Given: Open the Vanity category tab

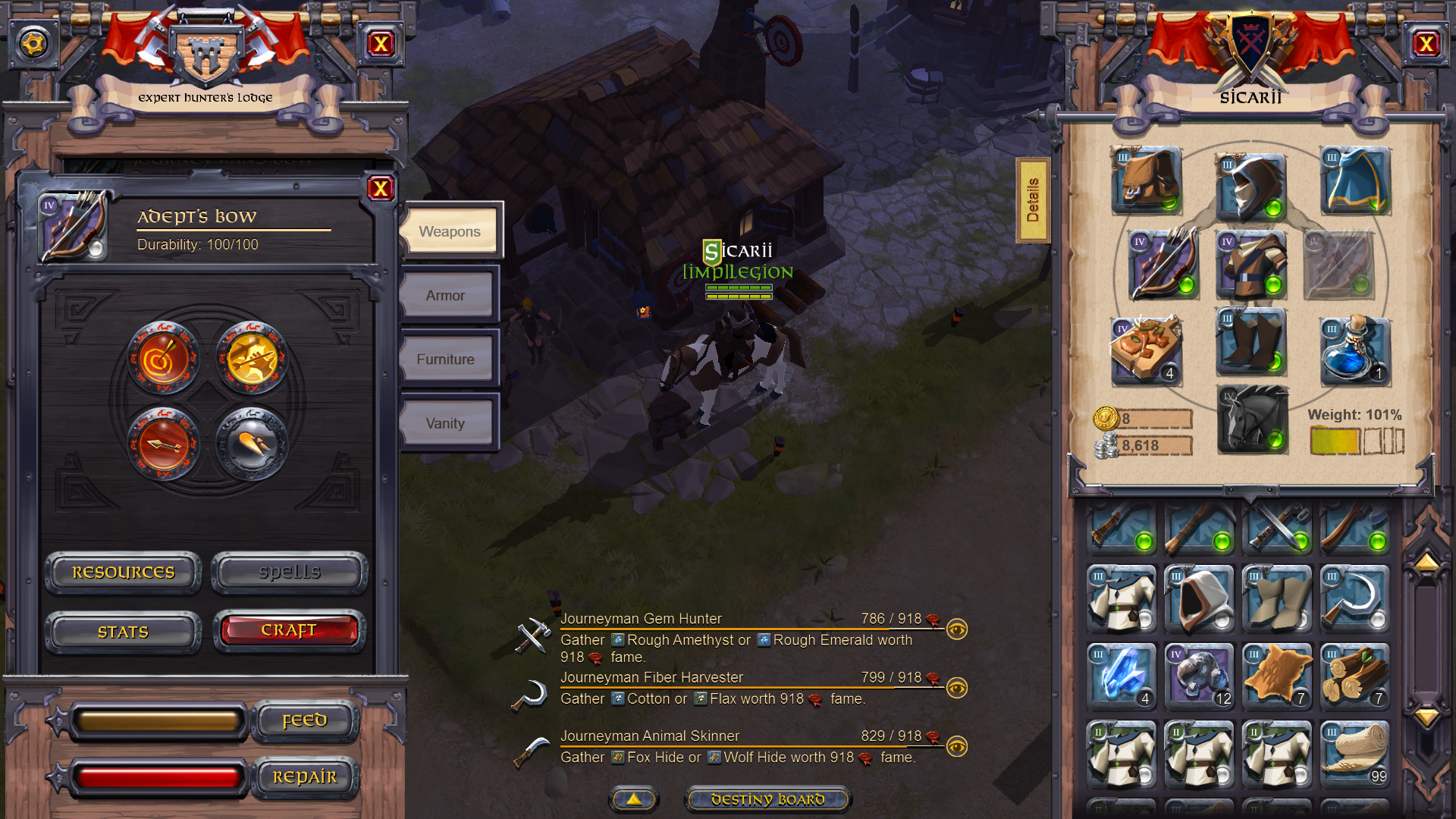Looking at the screenshot, I should [447, 422].
